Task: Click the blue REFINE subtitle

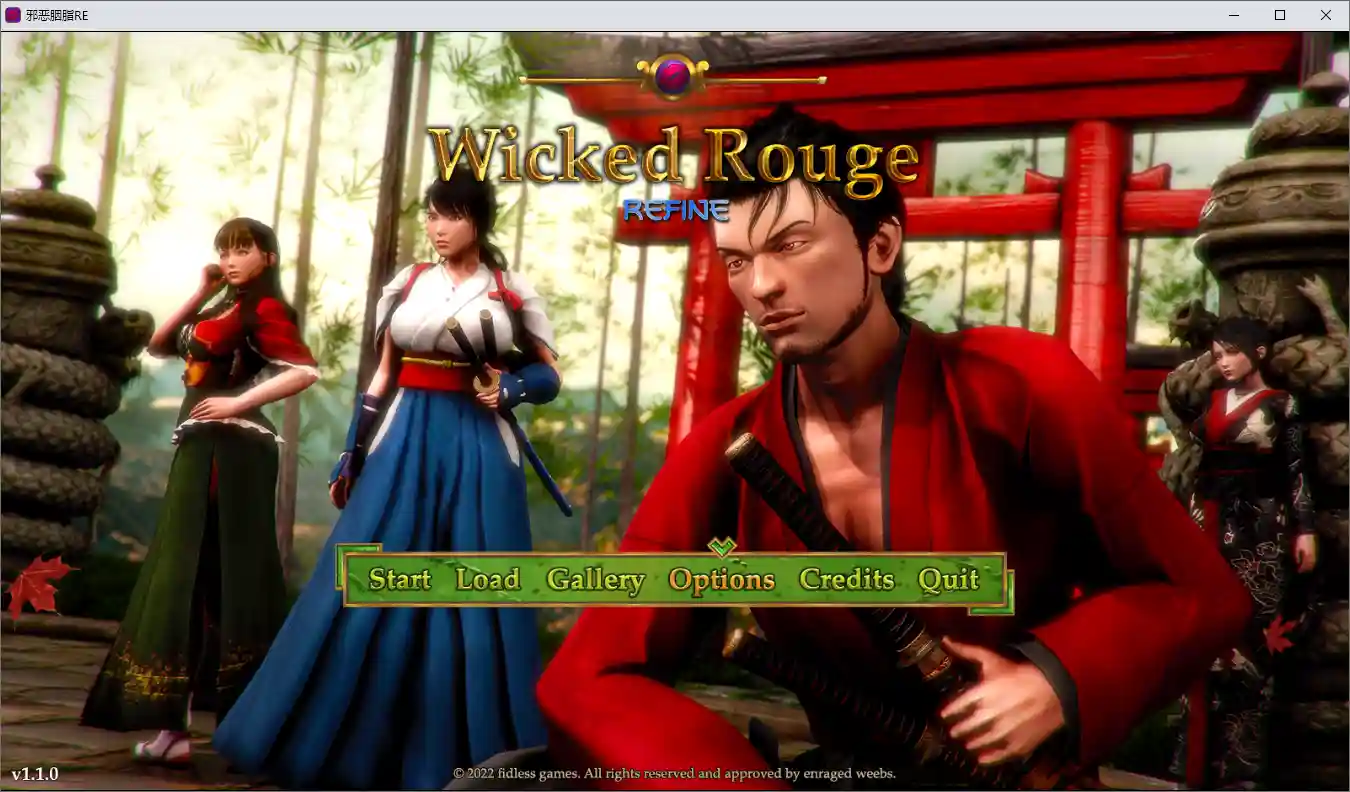Action: (675, 211)
